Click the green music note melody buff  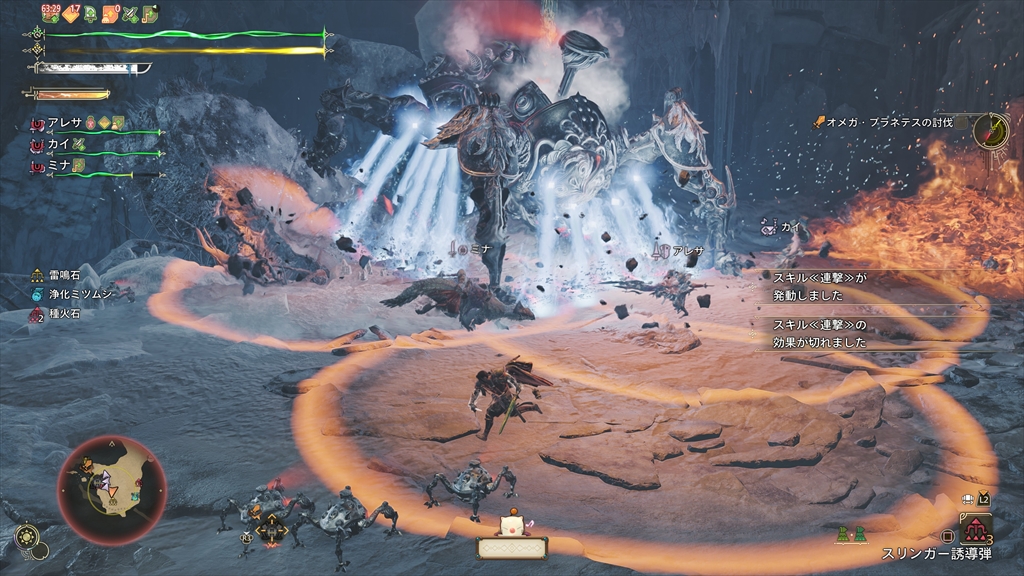pyautogui.click(x=149, y=13)
